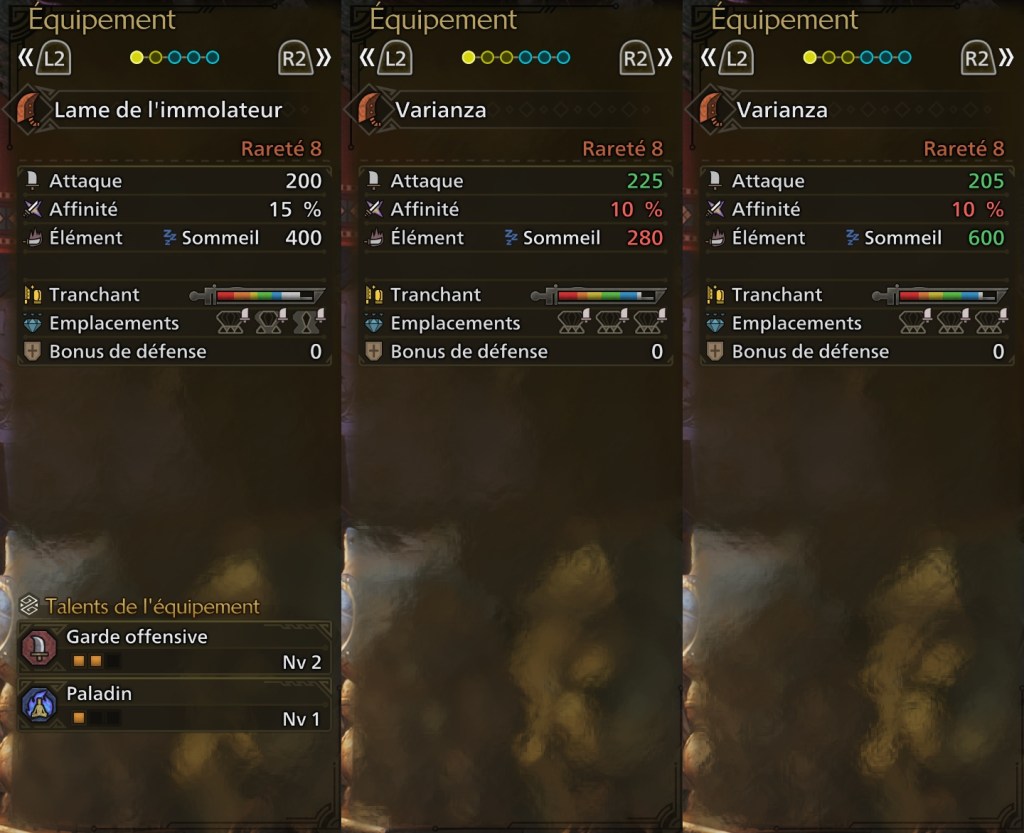Viewport: 1024px width, 833px height.
Task: Select the Paladin skill entry
Action: pos(175,705)
